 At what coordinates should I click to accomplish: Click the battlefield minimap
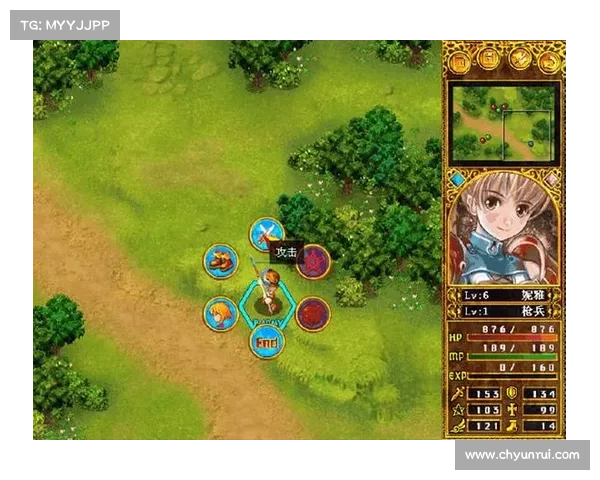click(503, 122)
